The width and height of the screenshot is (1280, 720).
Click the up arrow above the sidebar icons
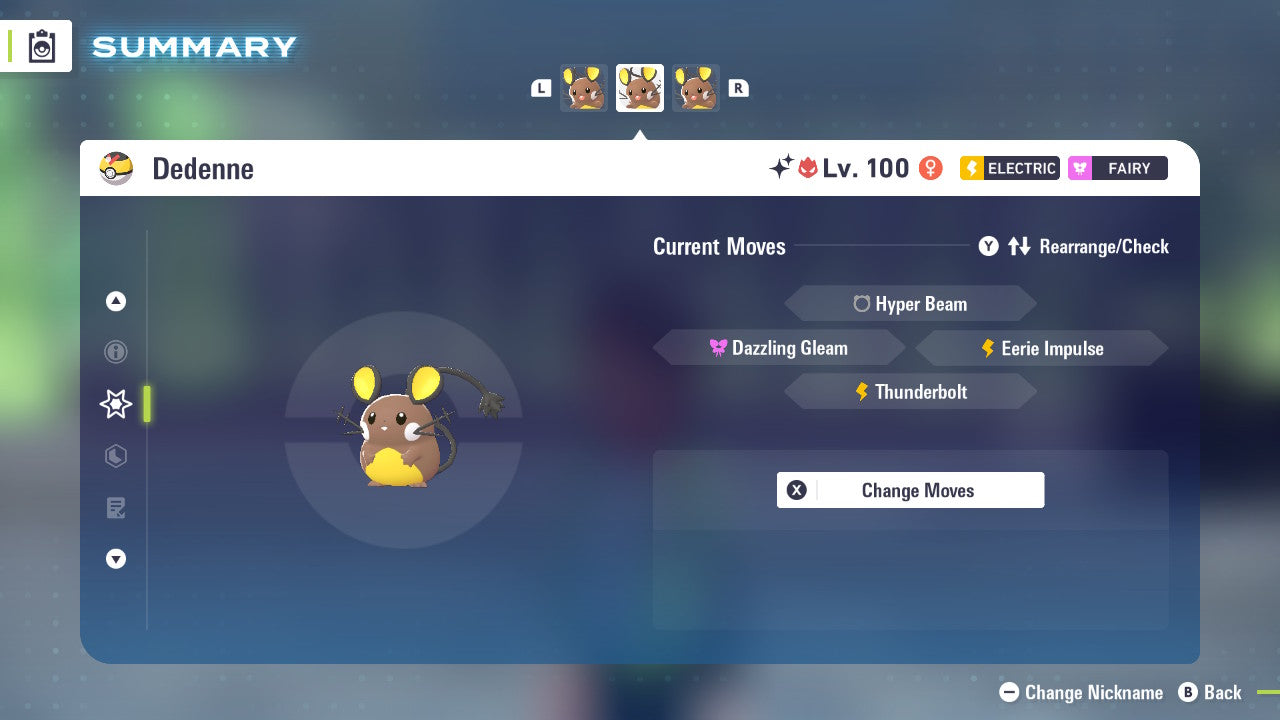(x=115, y=301)
